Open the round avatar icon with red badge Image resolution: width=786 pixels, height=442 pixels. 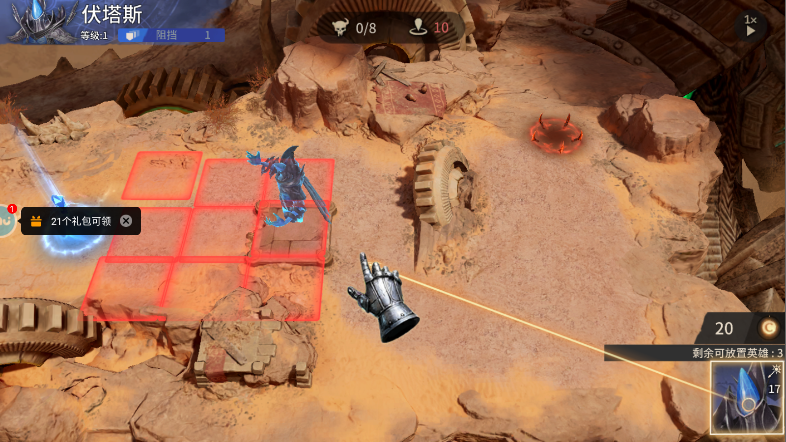click(x=5, y=221)
